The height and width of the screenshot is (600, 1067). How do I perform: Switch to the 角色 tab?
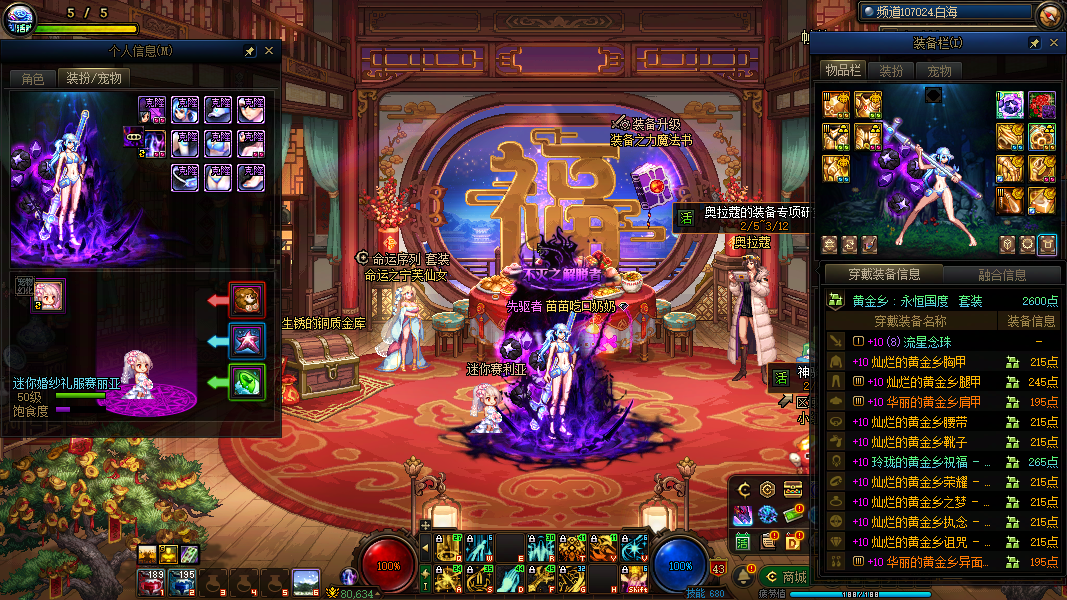coord(33,78)
